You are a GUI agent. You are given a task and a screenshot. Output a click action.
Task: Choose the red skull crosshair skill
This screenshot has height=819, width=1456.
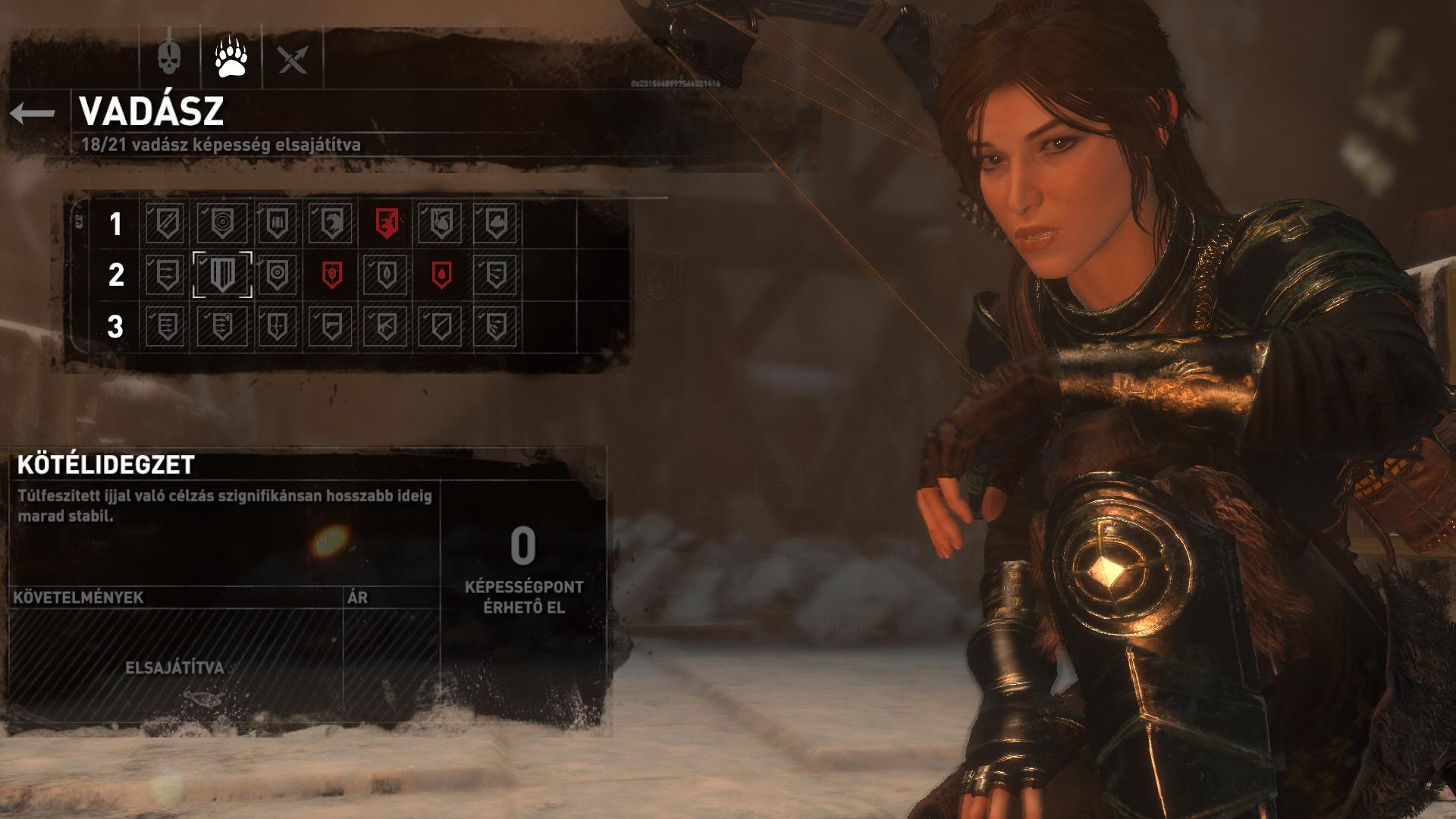pyautogui.click(x=331, y=275)
